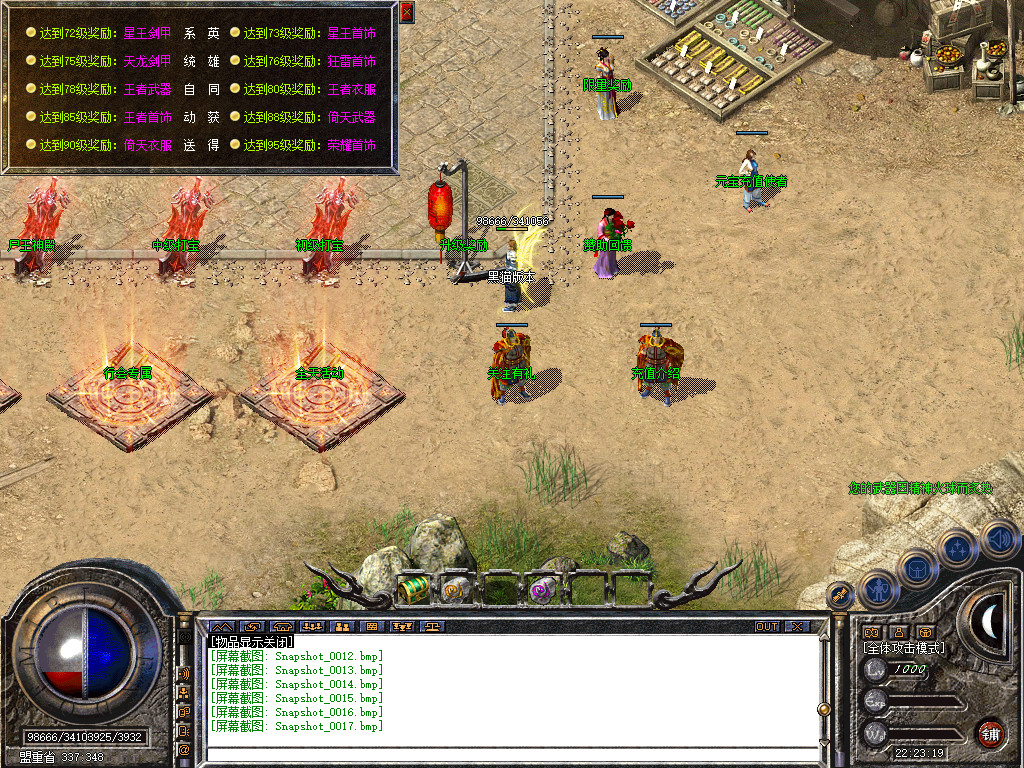Click the chat scrollbar knob
Image resolution: width=1024 pixels, height=768 pixels.
[x=823, y=708]
